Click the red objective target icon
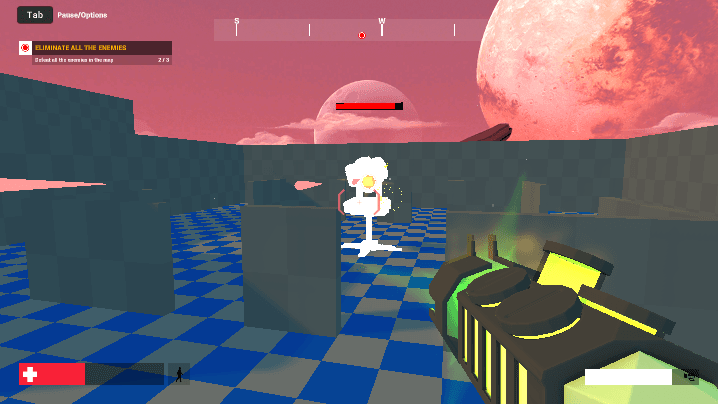This screenshot has height=404, width=718. click(x=25, y=47)
